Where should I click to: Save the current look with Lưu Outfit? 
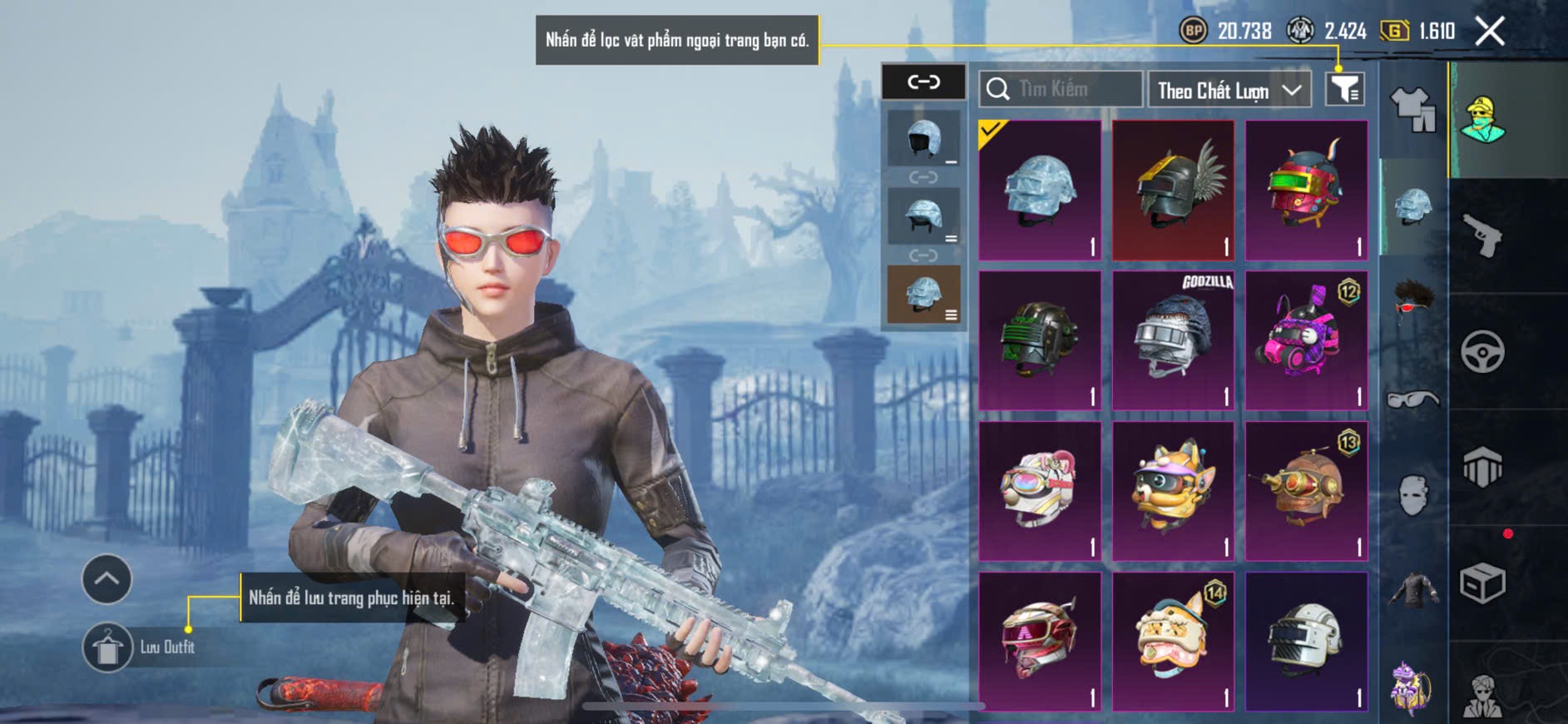[108, 647]
